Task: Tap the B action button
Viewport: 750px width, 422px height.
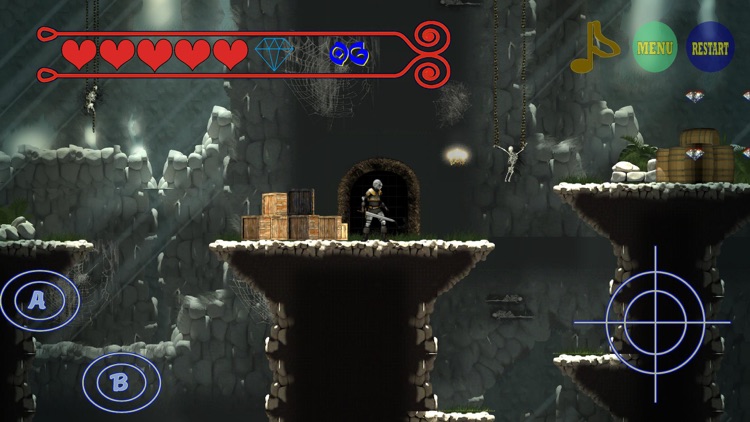Action: click(x=121, y=381)
